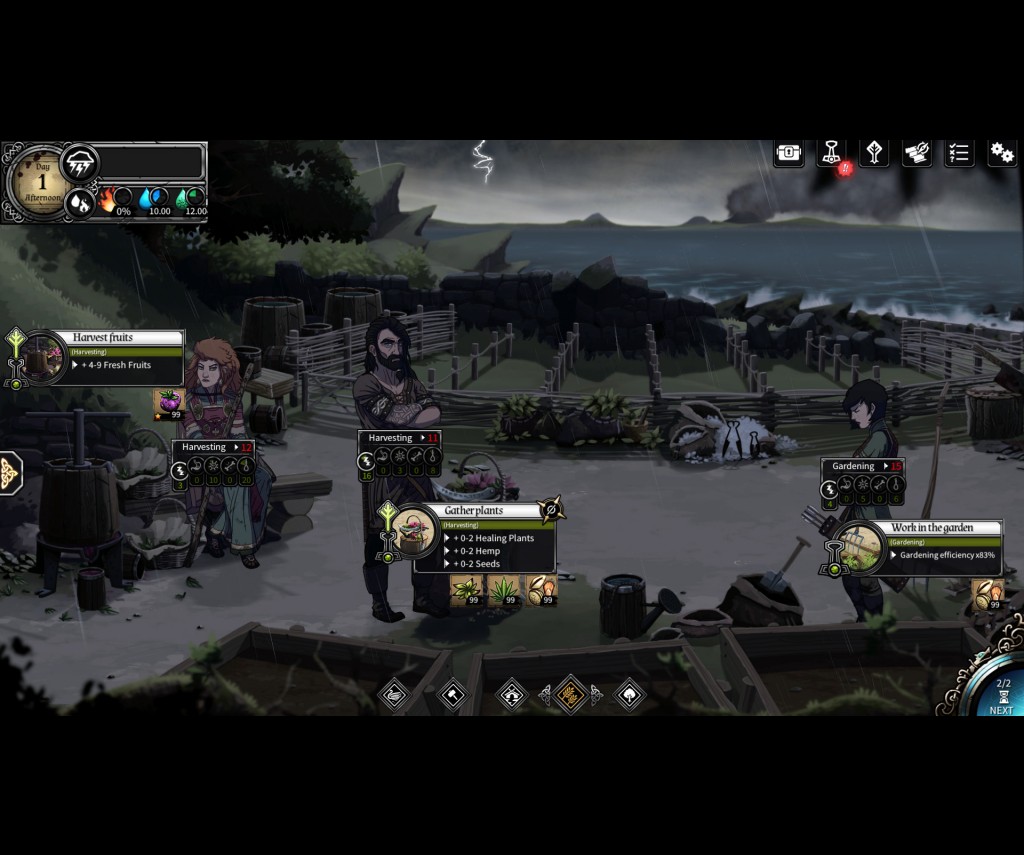1024x855 pixels.
Task: Open the hammer amulet menu with alert
Action: [831, 153]
